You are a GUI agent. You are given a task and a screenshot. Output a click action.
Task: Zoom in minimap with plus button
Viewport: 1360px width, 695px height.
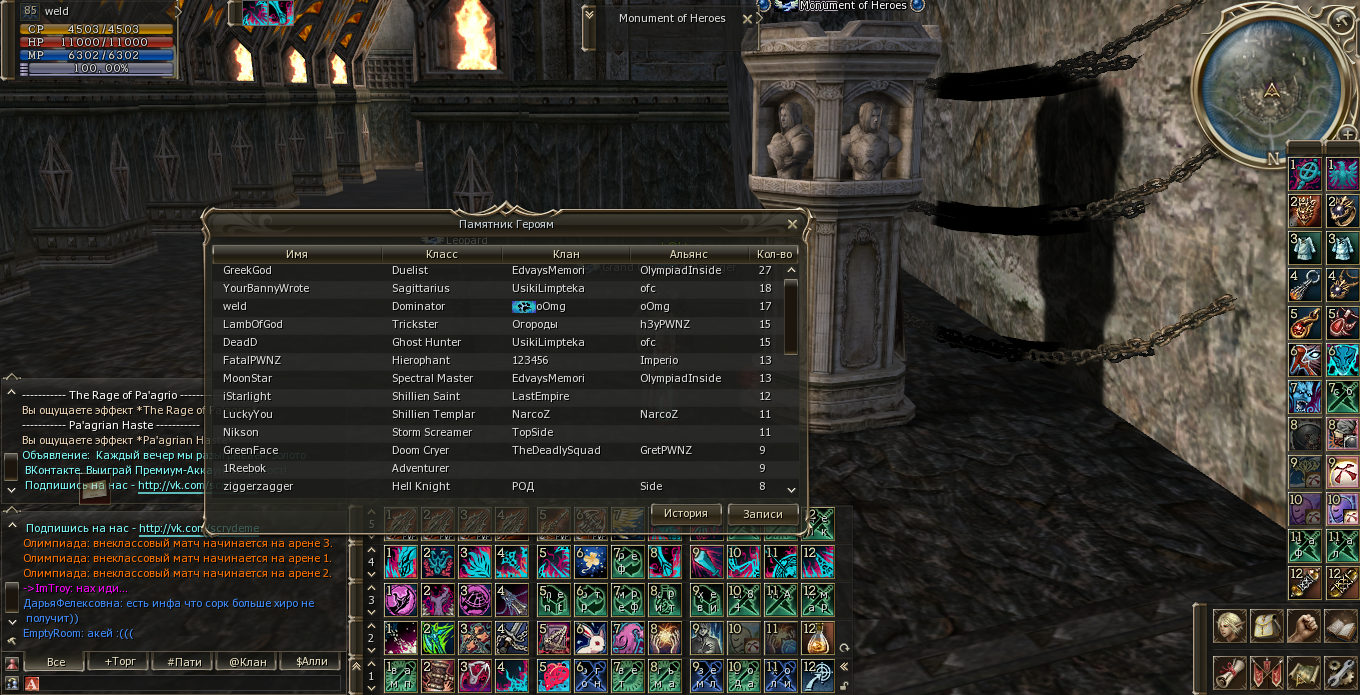[1348, 135]
